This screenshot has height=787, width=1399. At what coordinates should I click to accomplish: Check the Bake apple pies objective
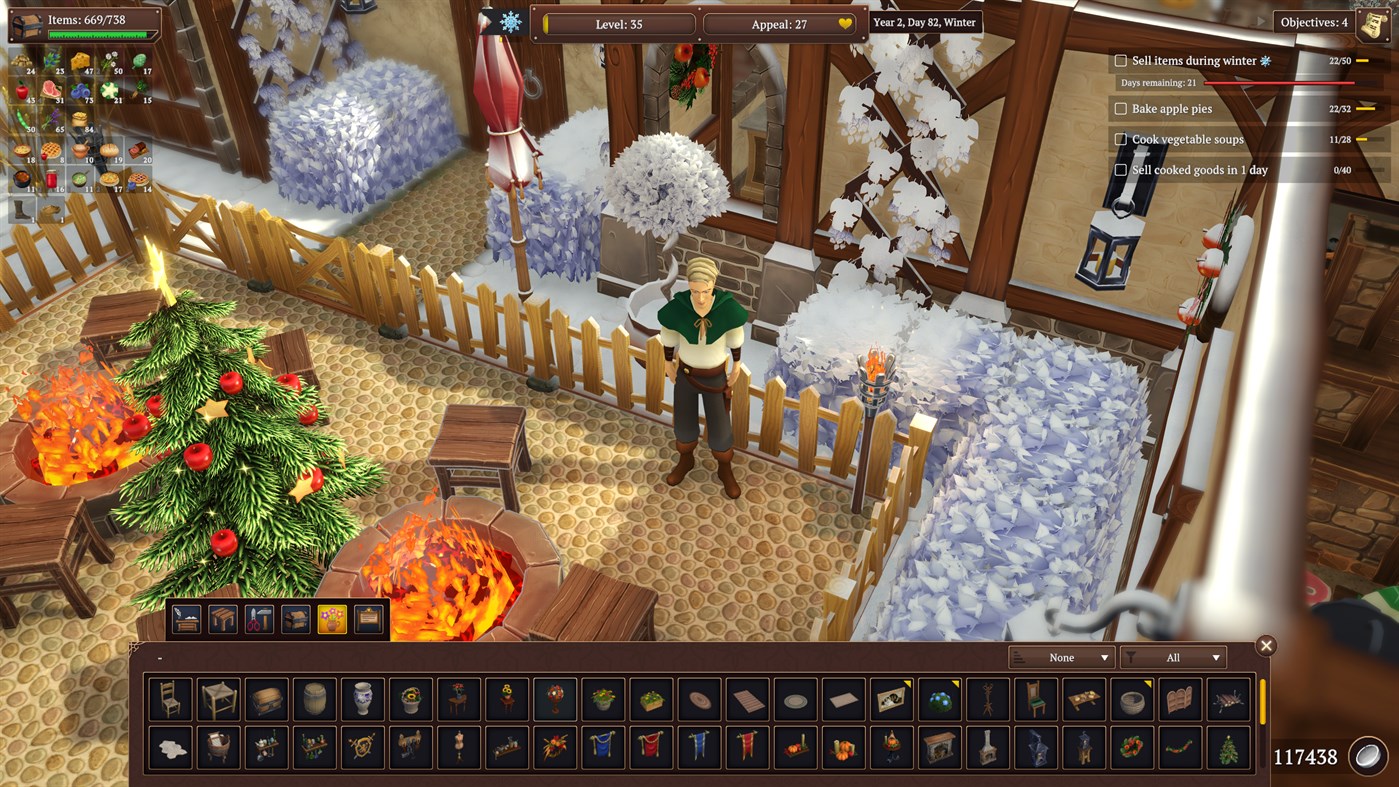pyautogui.click(x=1120, y=109)
